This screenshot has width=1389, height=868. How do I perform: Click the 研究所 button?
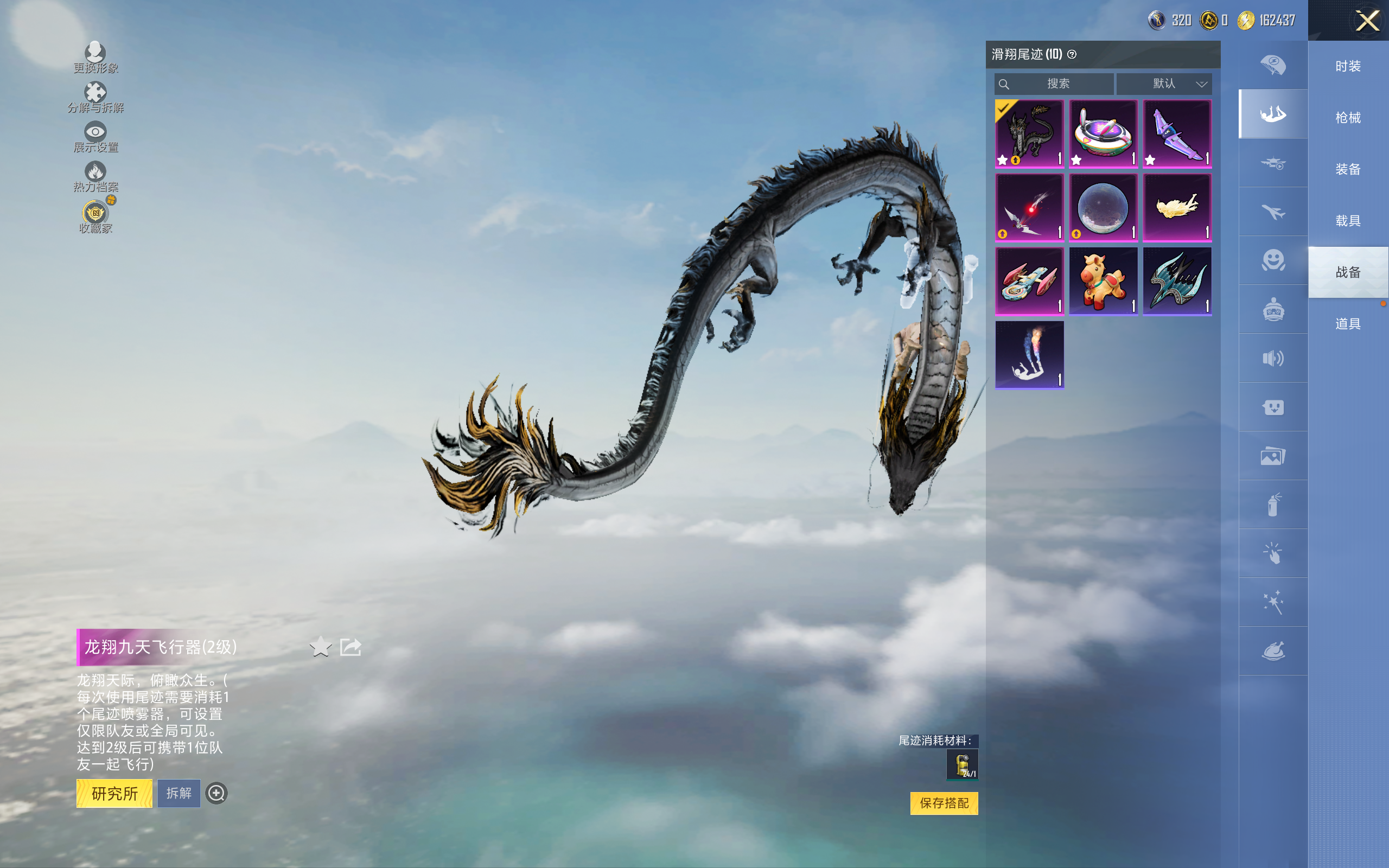(x=114, y=793)
